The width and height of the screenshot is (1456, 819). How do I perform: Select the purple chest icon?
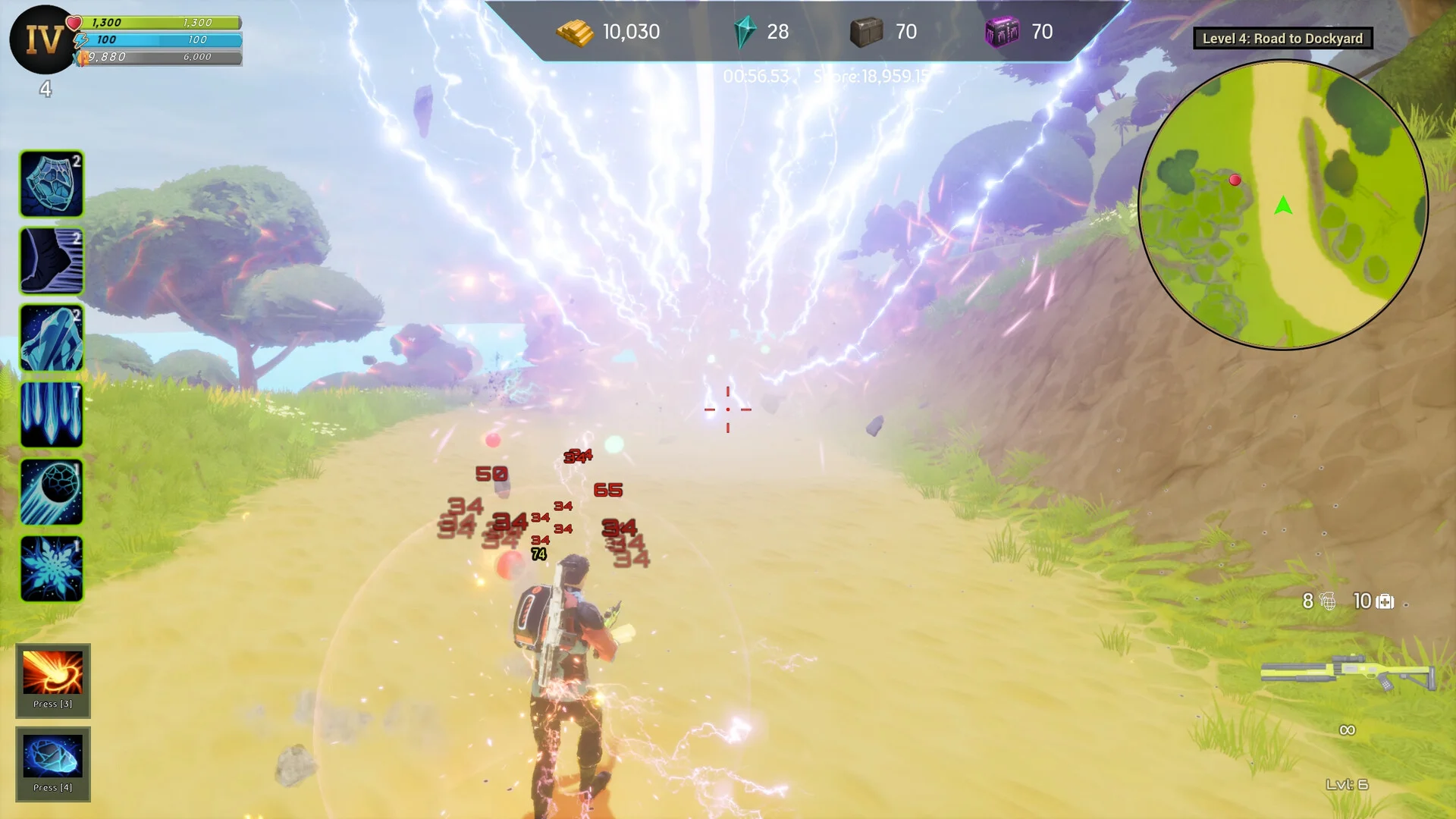[x=1001, y=33]
